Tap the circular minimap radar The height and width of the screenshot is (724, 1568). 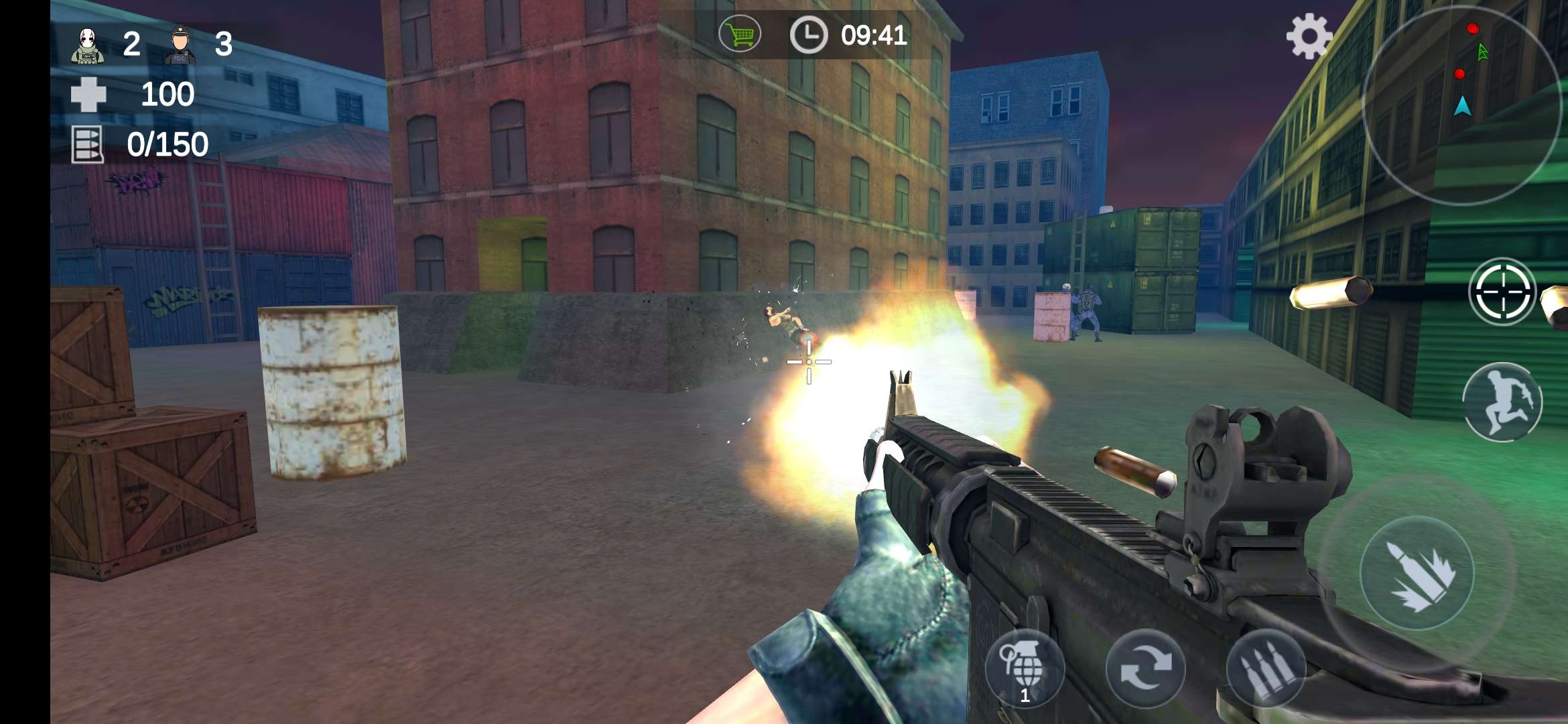[x=1462, y=105]
